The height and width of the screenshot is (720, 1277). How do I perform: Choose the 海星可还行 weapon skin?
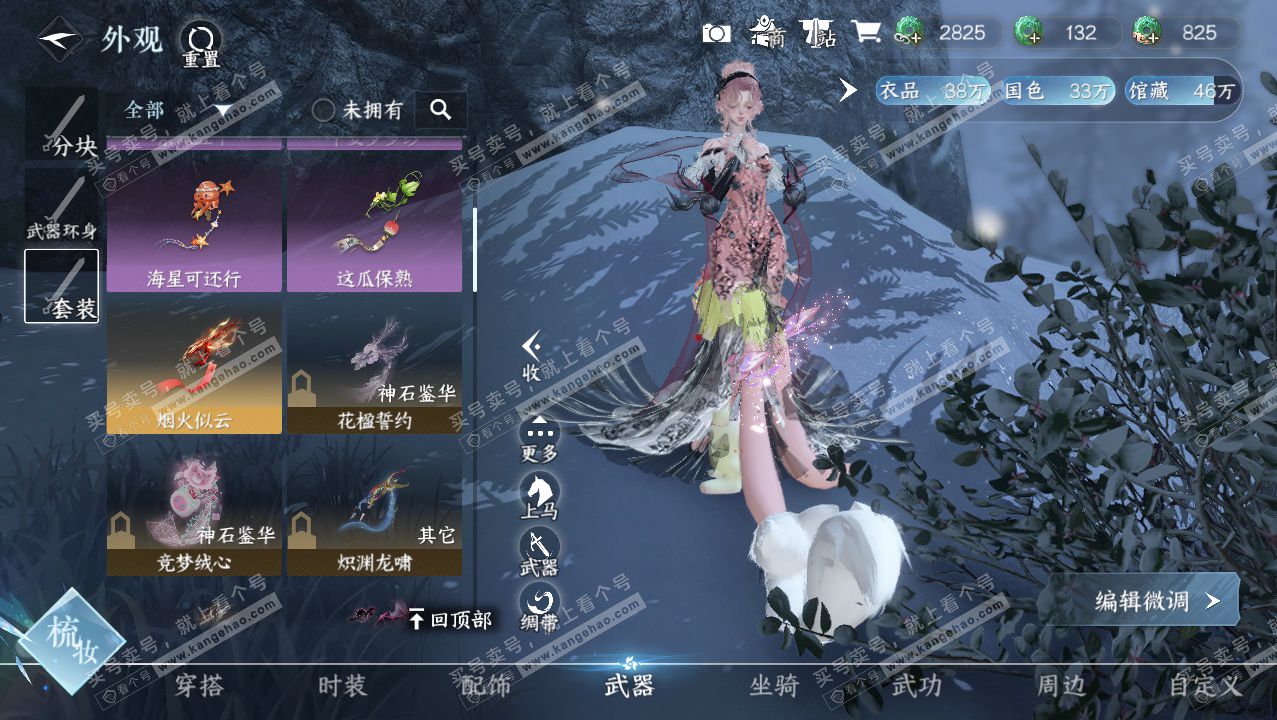pyautogui.click(x=194, y=227)
